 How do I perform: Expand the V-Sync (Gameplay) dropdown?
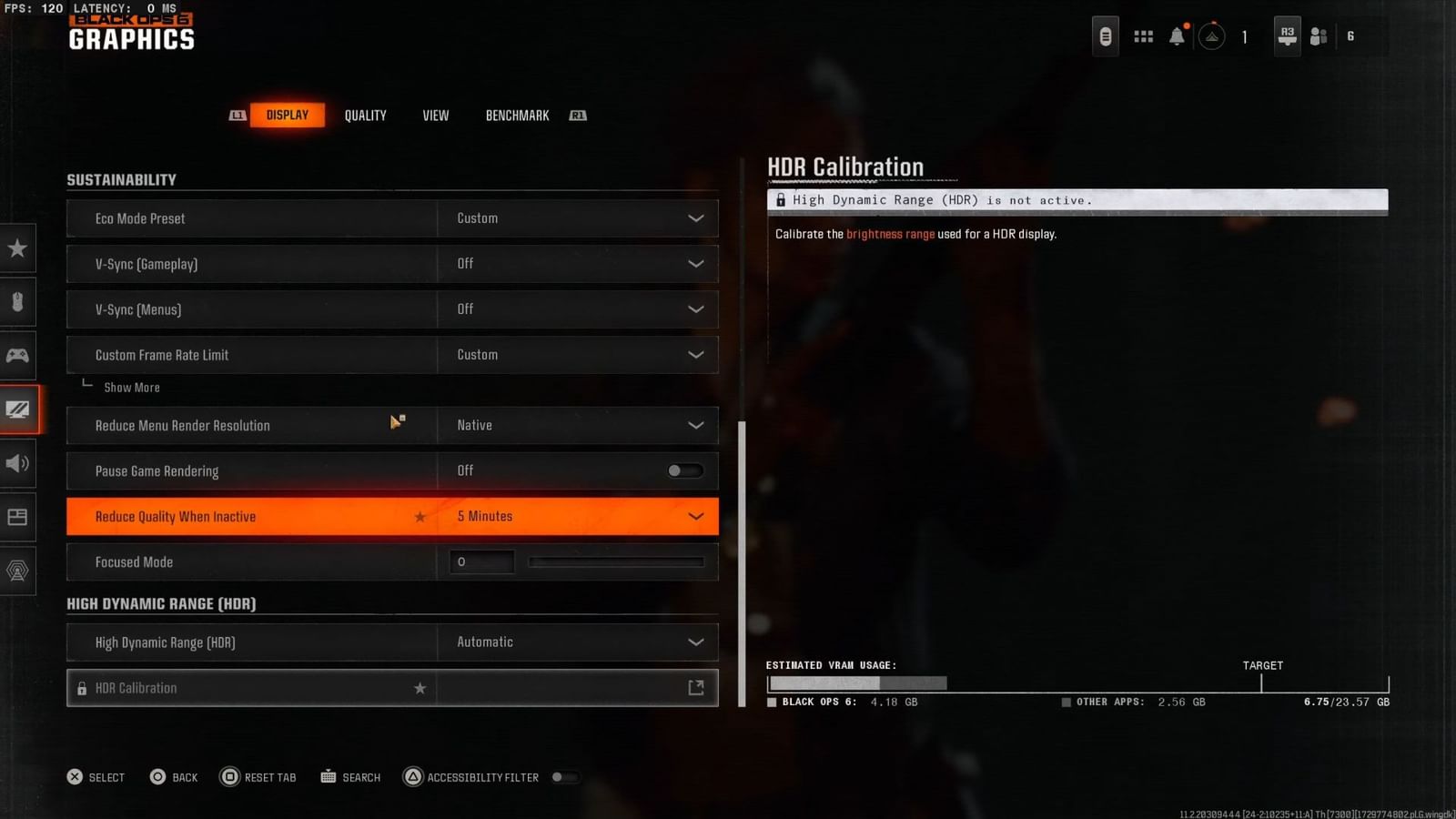[x=695, y=264]
